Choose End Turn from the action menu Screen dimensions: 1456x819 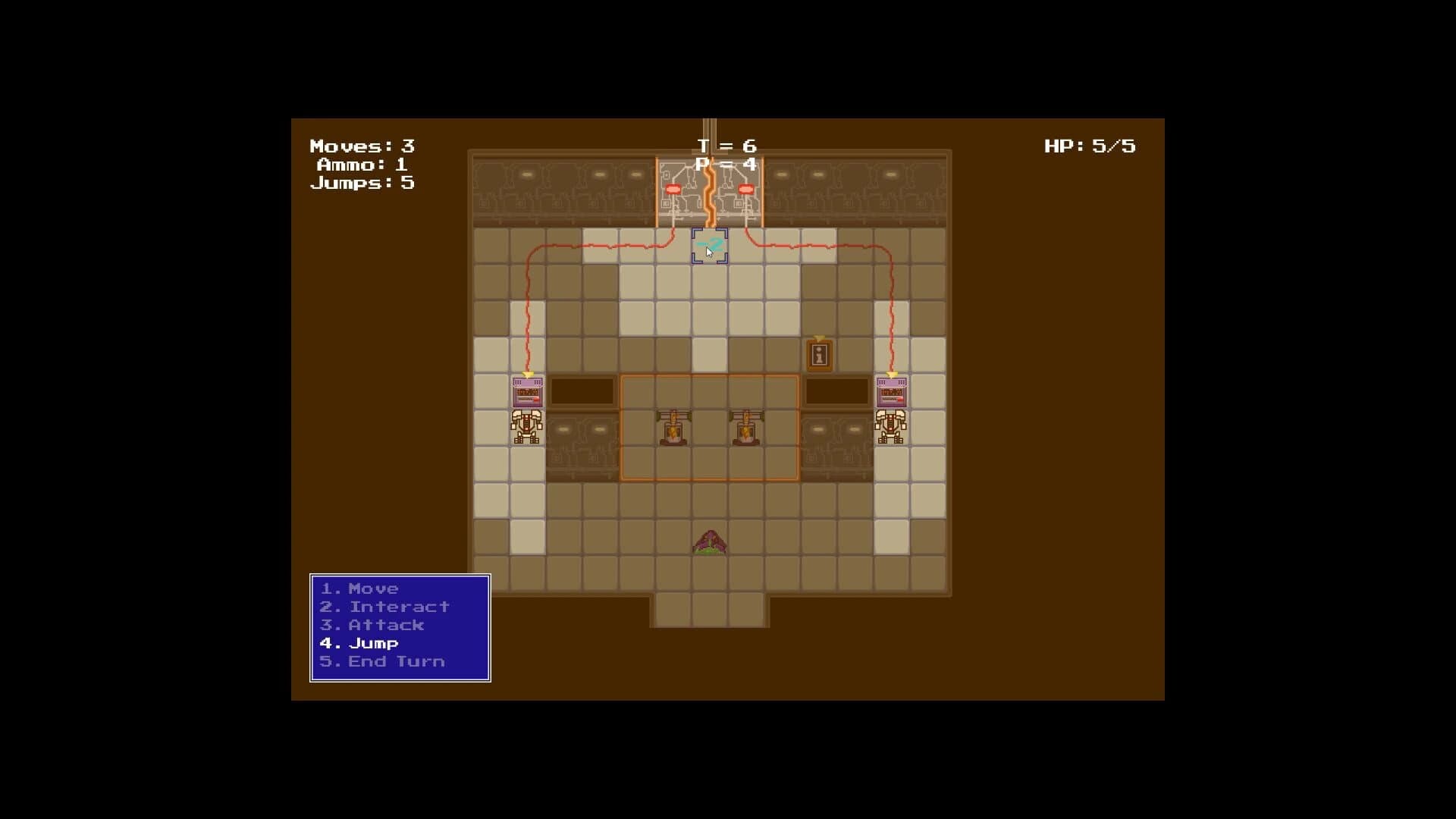pos(382,661)
